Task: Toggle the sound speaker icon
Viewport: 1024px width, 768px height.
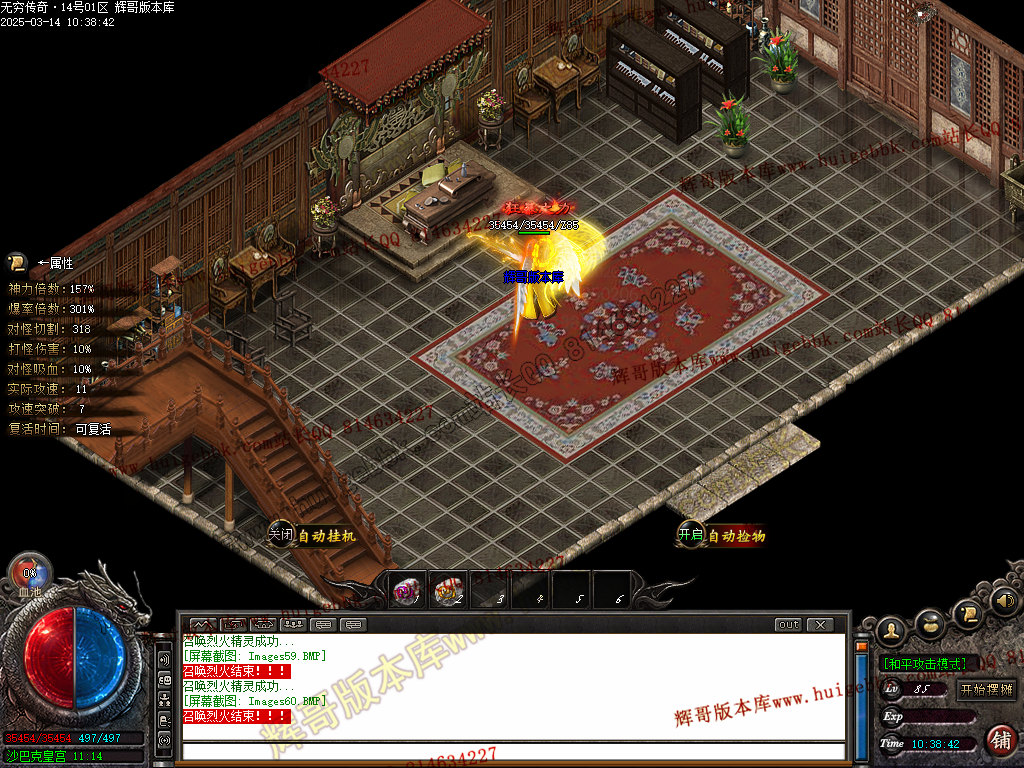Action: coord(1003,601)
